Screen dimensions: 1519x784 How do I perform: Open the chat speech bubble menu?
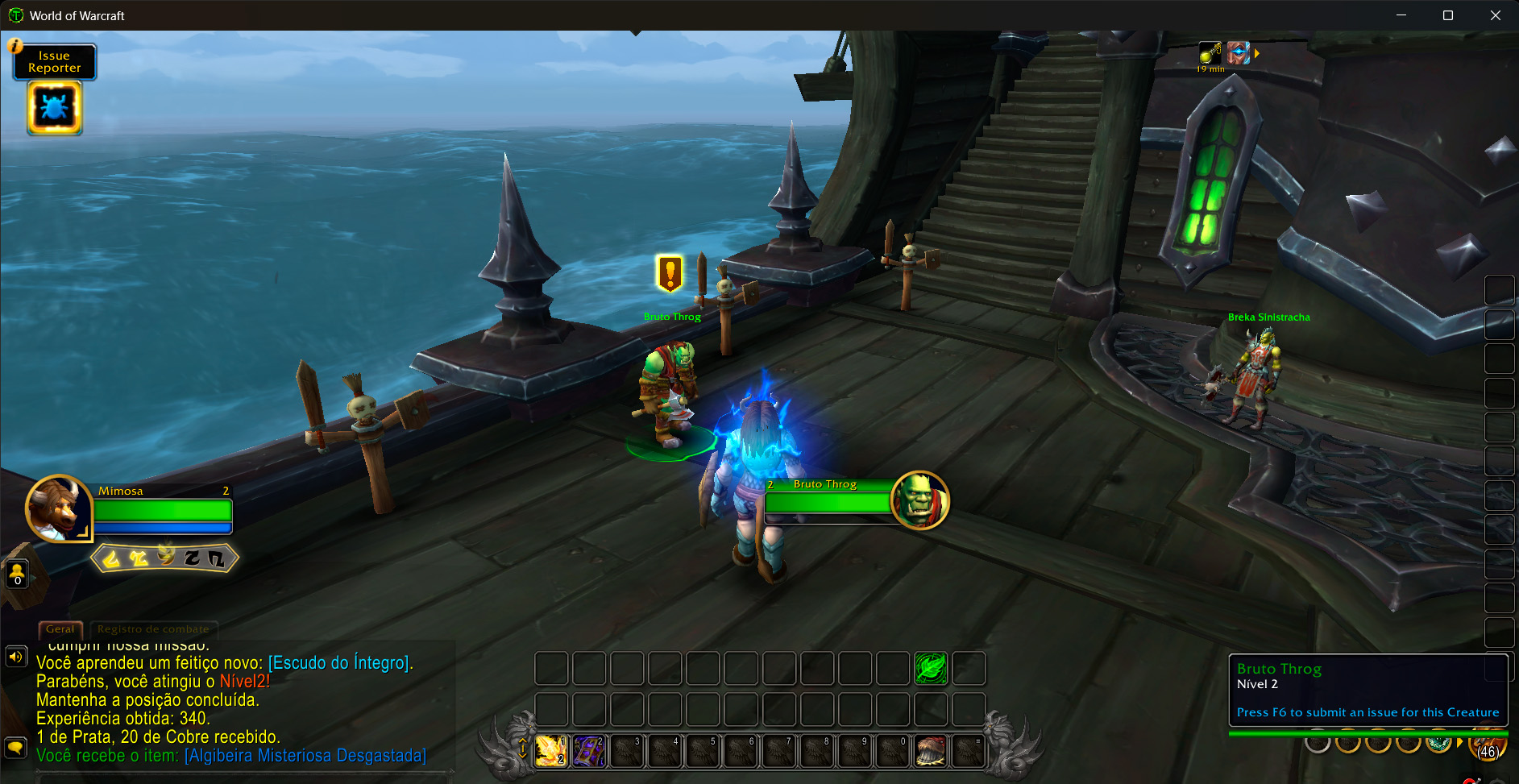point(15,747)
